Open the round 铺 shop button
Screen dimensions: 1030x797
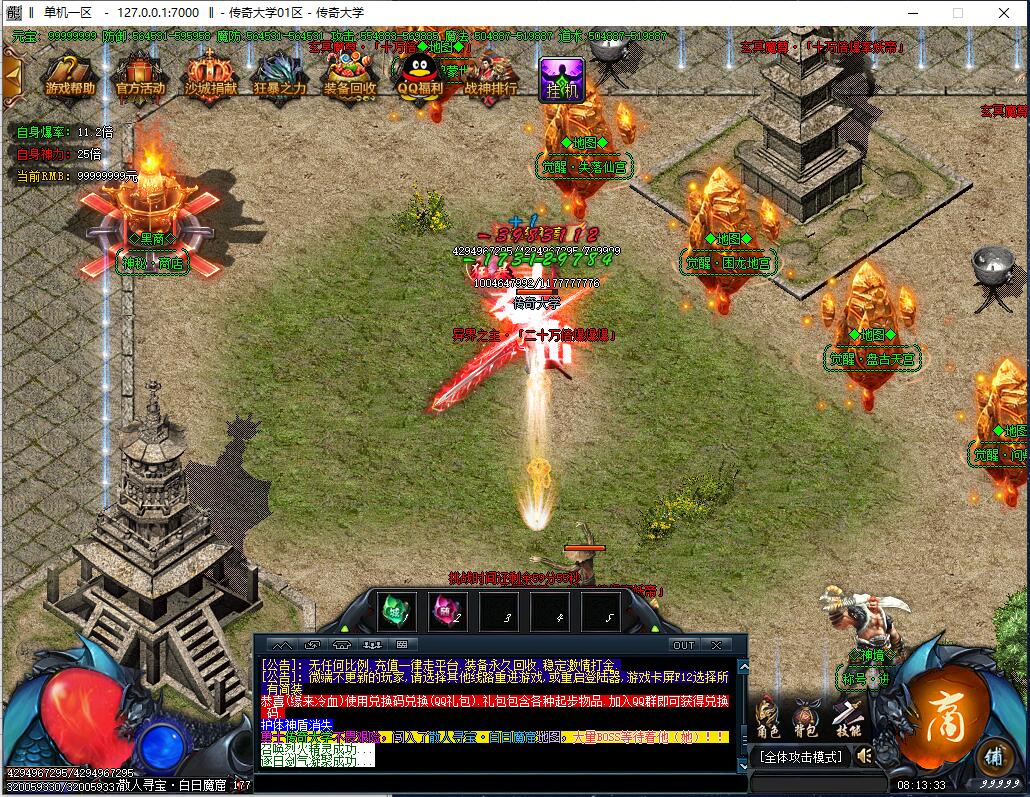click(x=992, y=755)
